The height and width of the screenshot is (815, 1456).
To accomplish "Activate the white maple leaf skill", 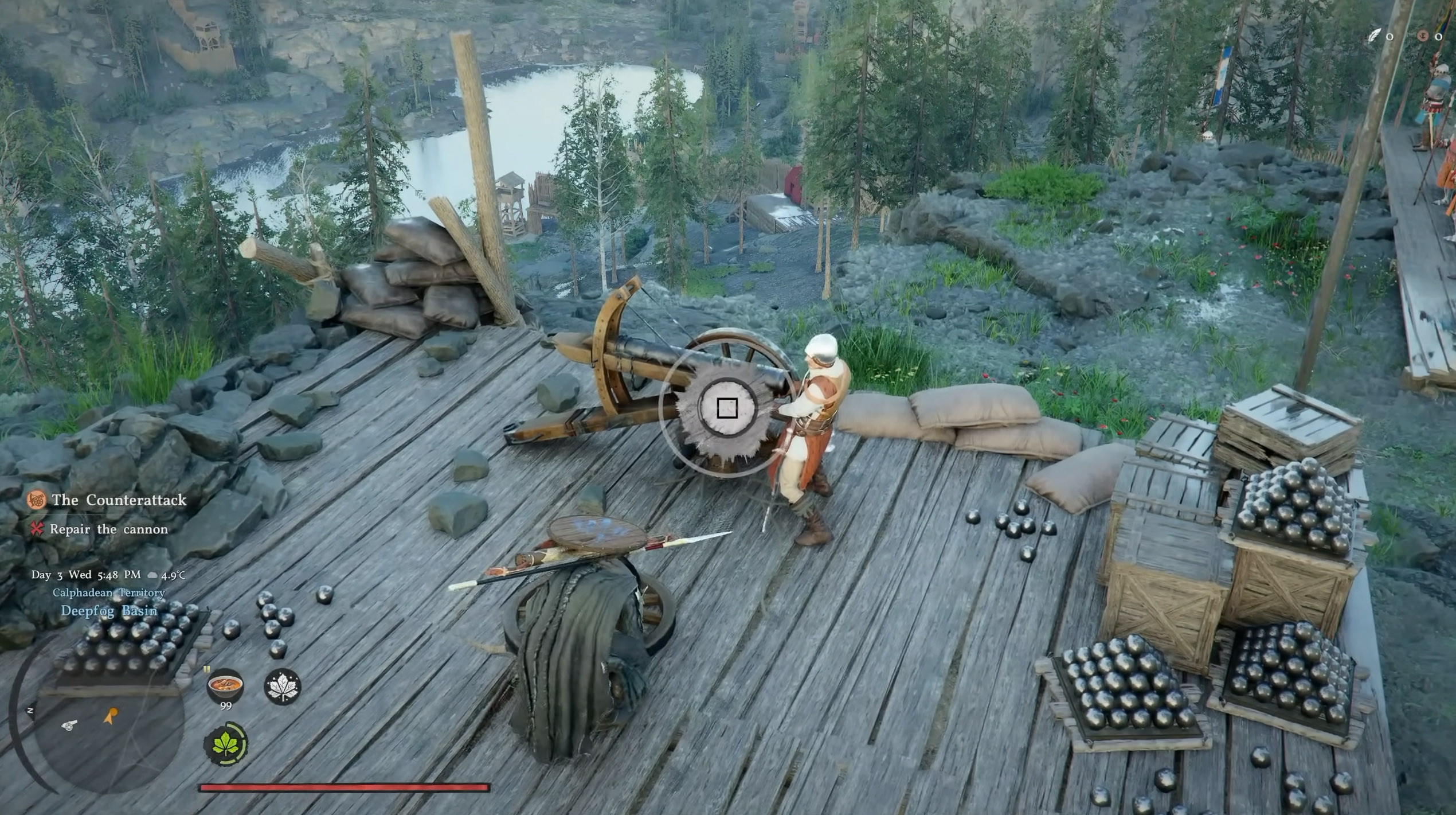I will coord(282,686).
